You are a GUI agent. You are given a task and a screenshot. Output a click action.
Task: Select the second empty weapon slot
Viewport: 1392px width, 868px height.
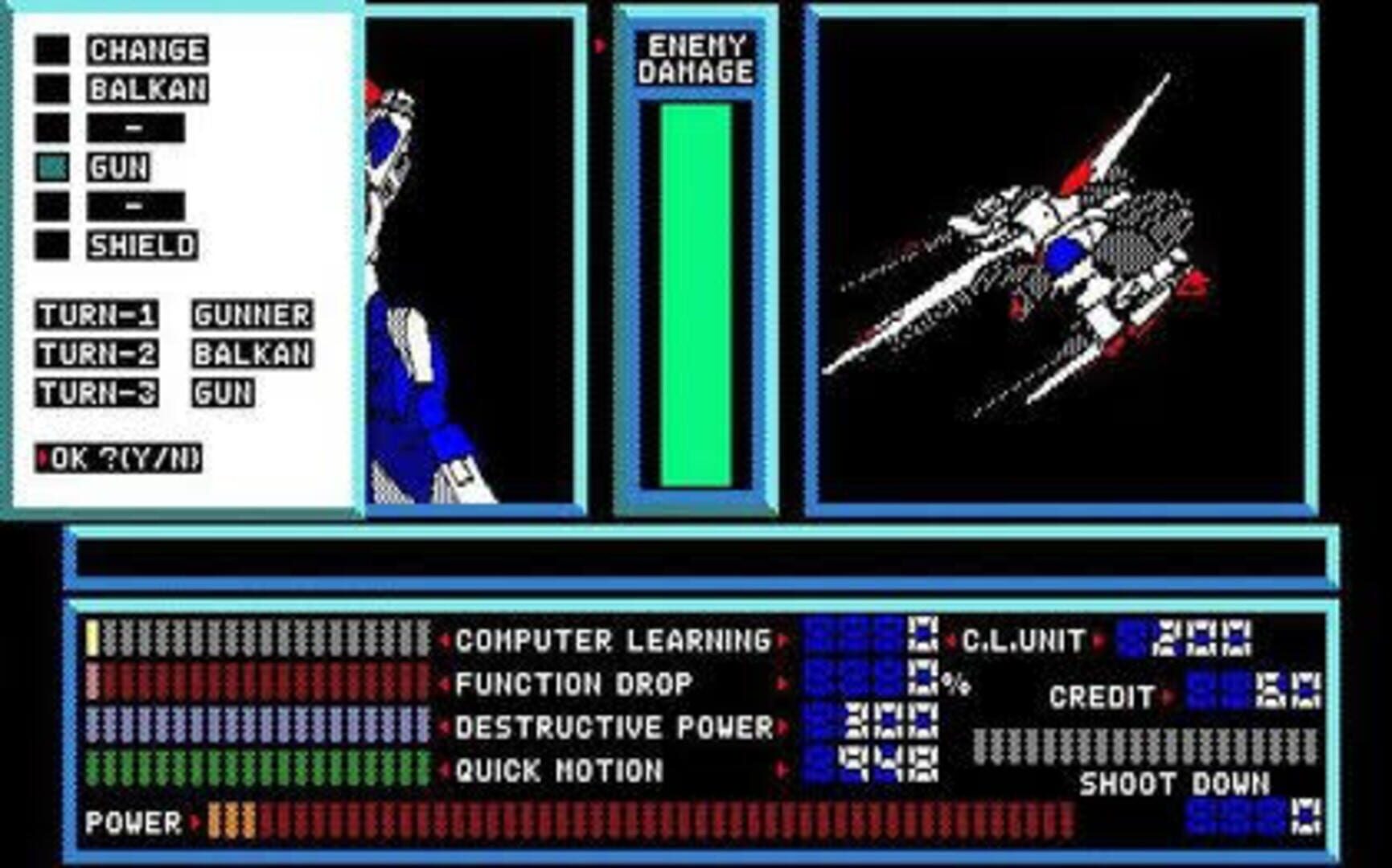pyautogui.click(x=137, y=205)
